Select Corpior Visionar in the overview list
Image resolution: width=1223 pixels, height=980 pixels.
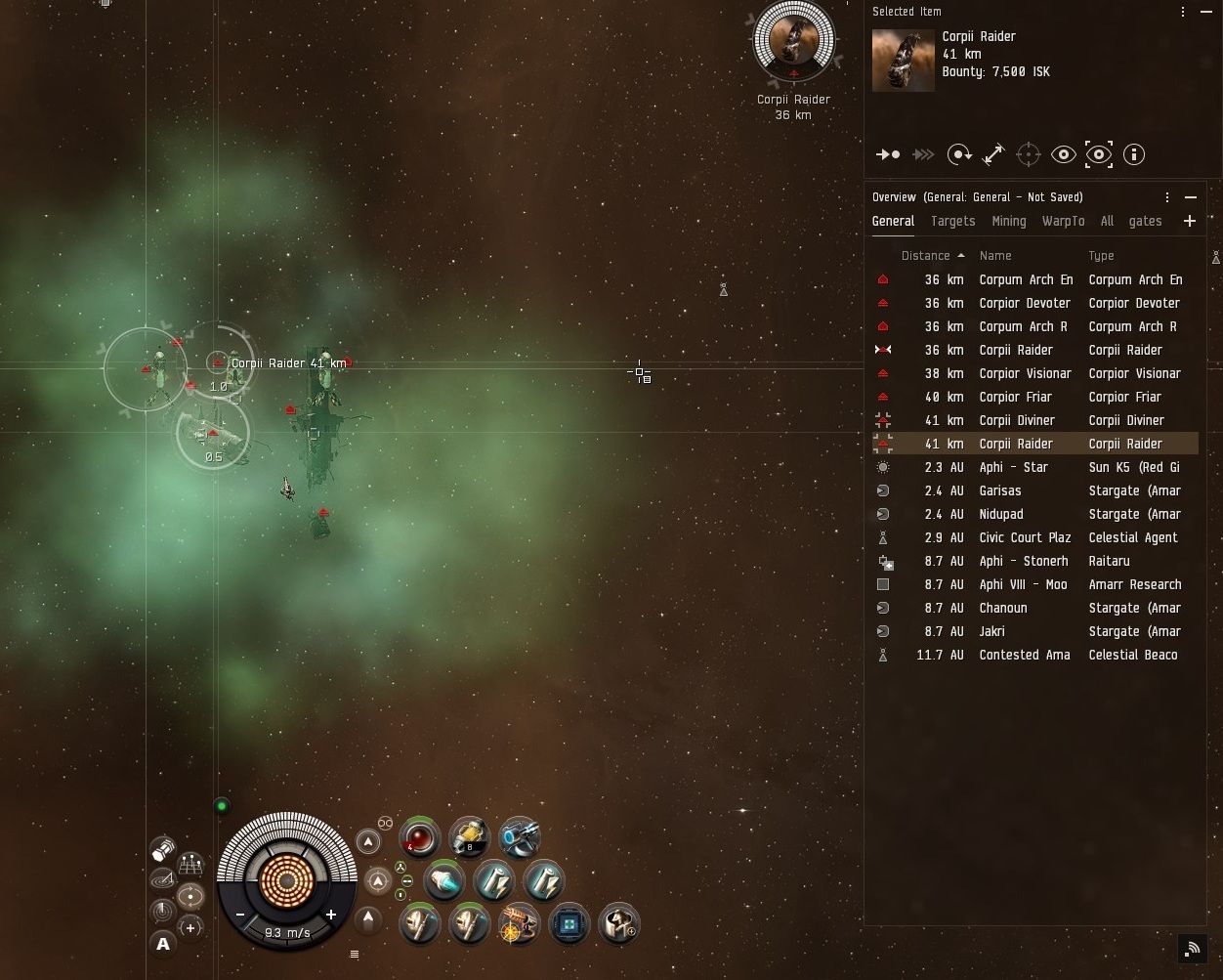pyautogui.click(x=1025, y=373)
